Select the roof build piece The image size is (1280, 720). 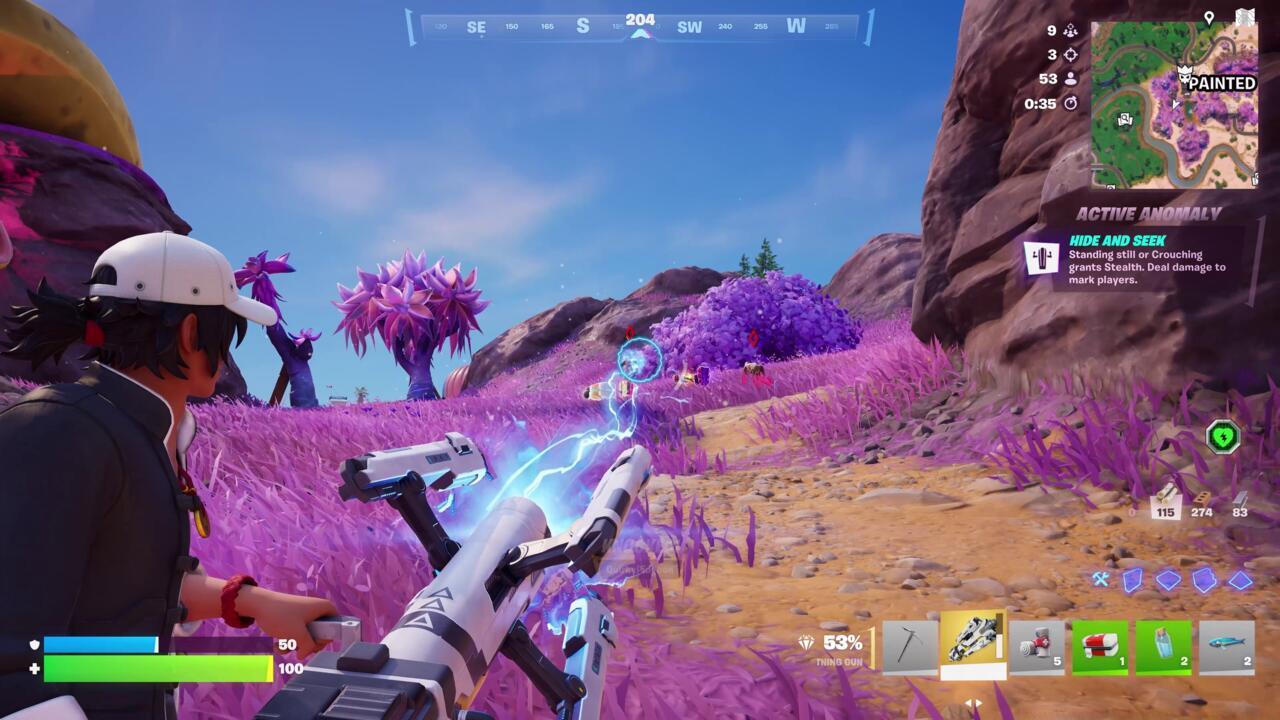point(1240,582)
